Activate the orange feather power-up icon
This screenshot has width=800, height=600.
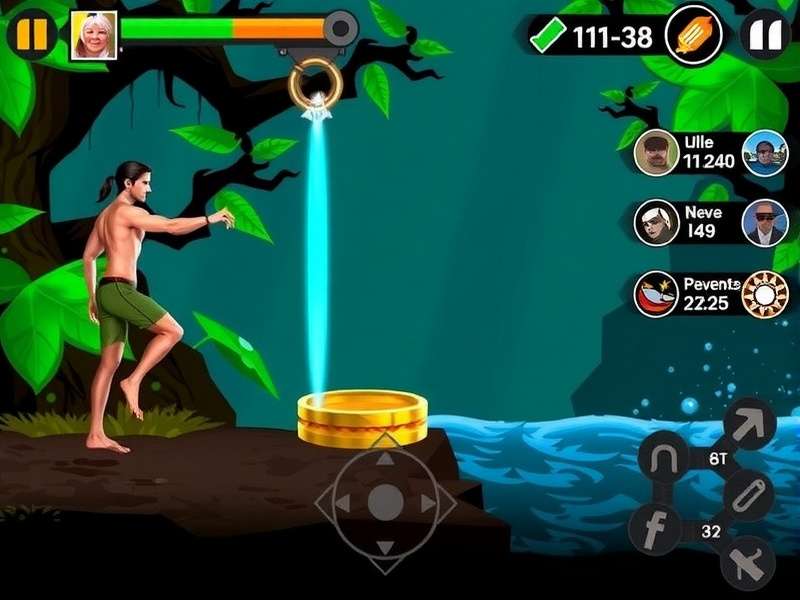coord(693,36)
